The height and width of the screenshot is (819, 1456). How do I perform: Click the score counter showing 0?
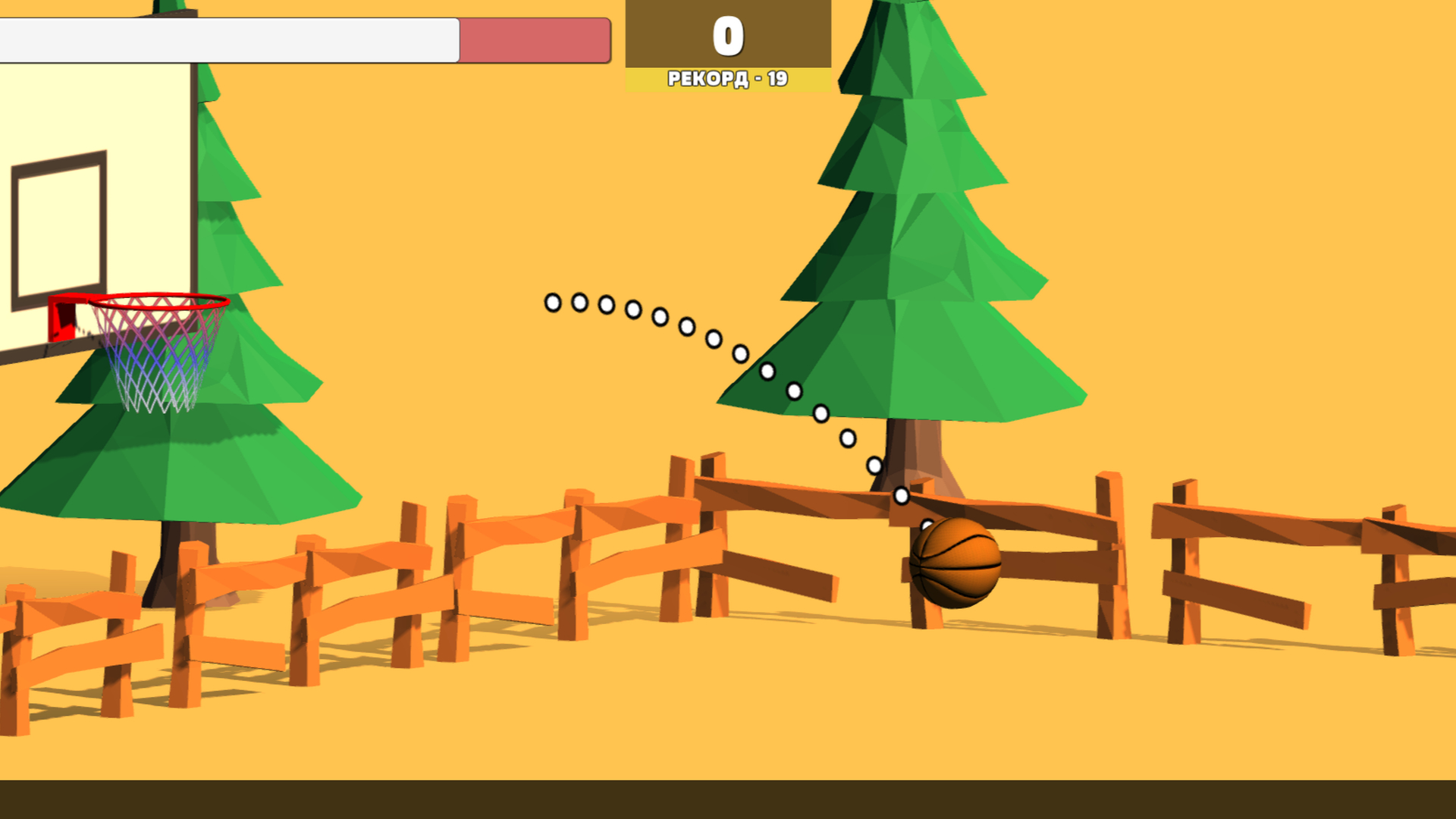coord(727,34)
